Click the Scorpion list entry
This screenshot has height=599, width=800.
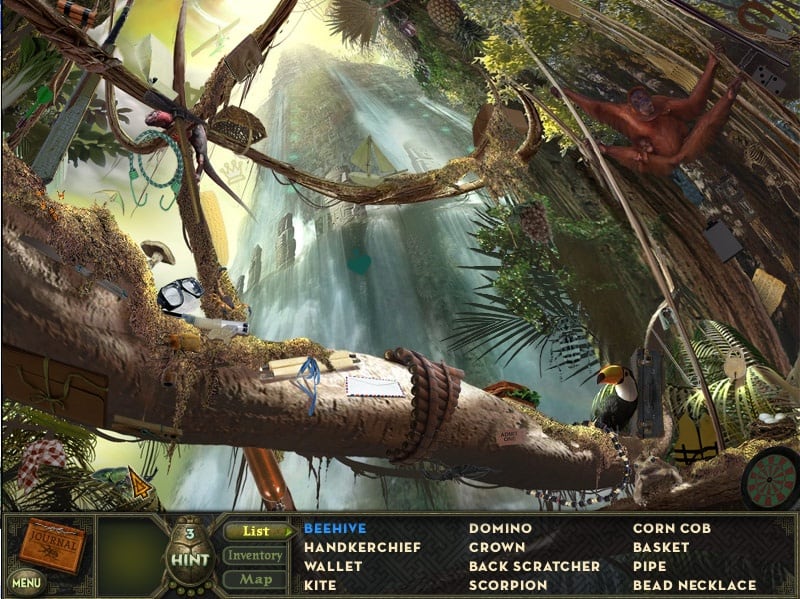508,585
